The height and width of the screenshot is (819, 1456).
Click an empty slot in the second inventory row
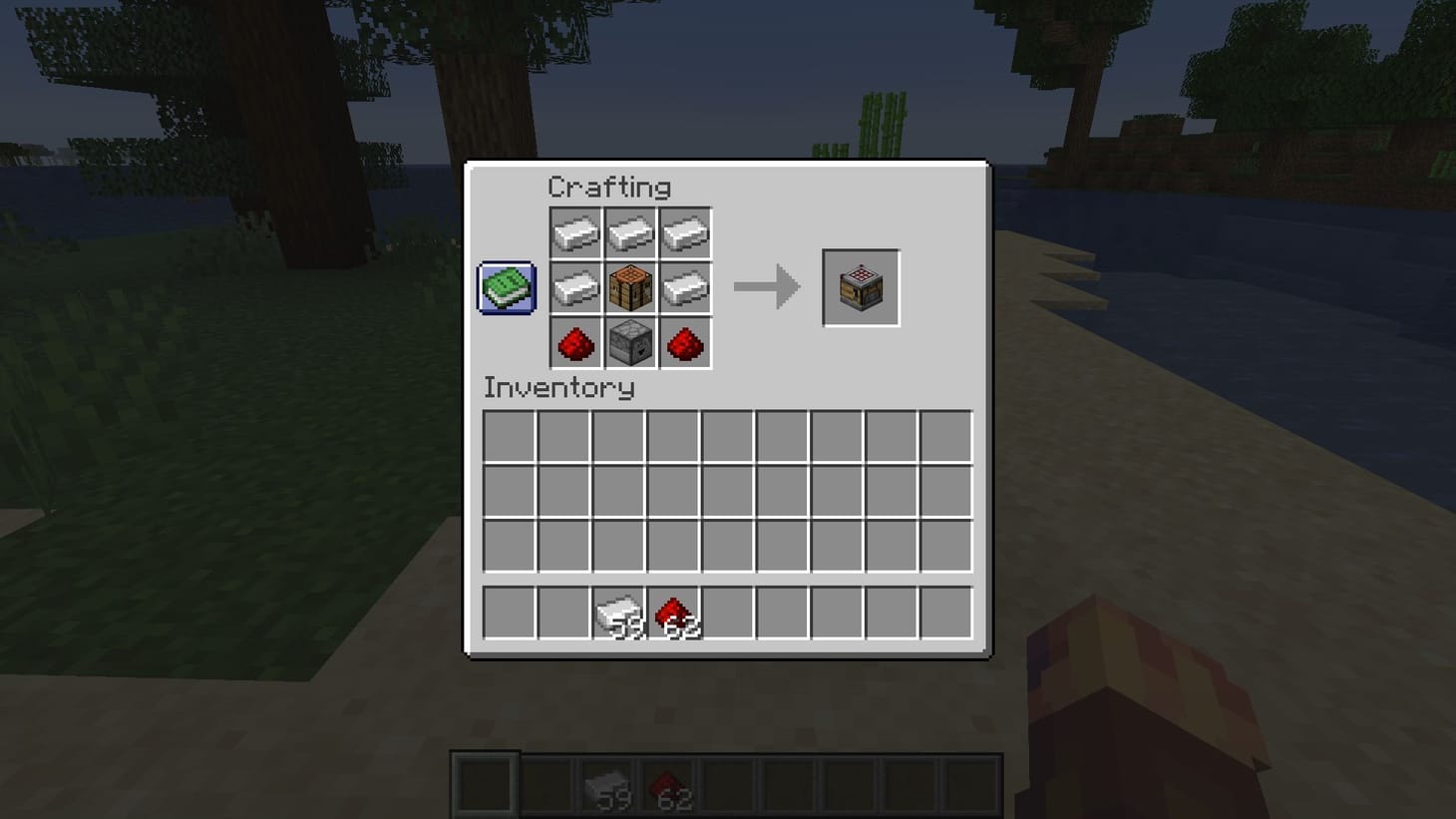click(509, 492)
